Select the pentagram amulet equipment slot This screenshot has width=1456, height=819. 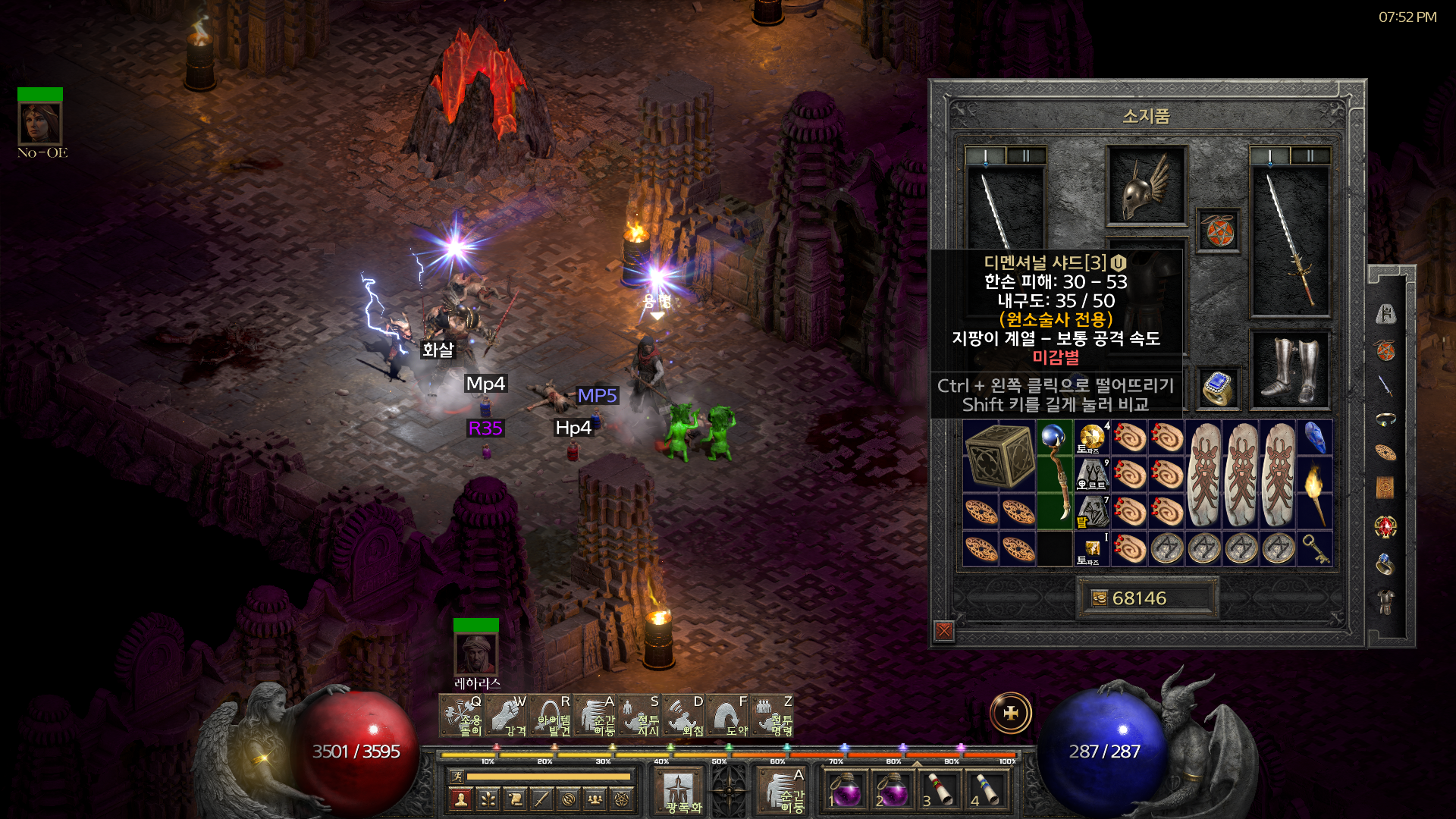click(1219, 231)
